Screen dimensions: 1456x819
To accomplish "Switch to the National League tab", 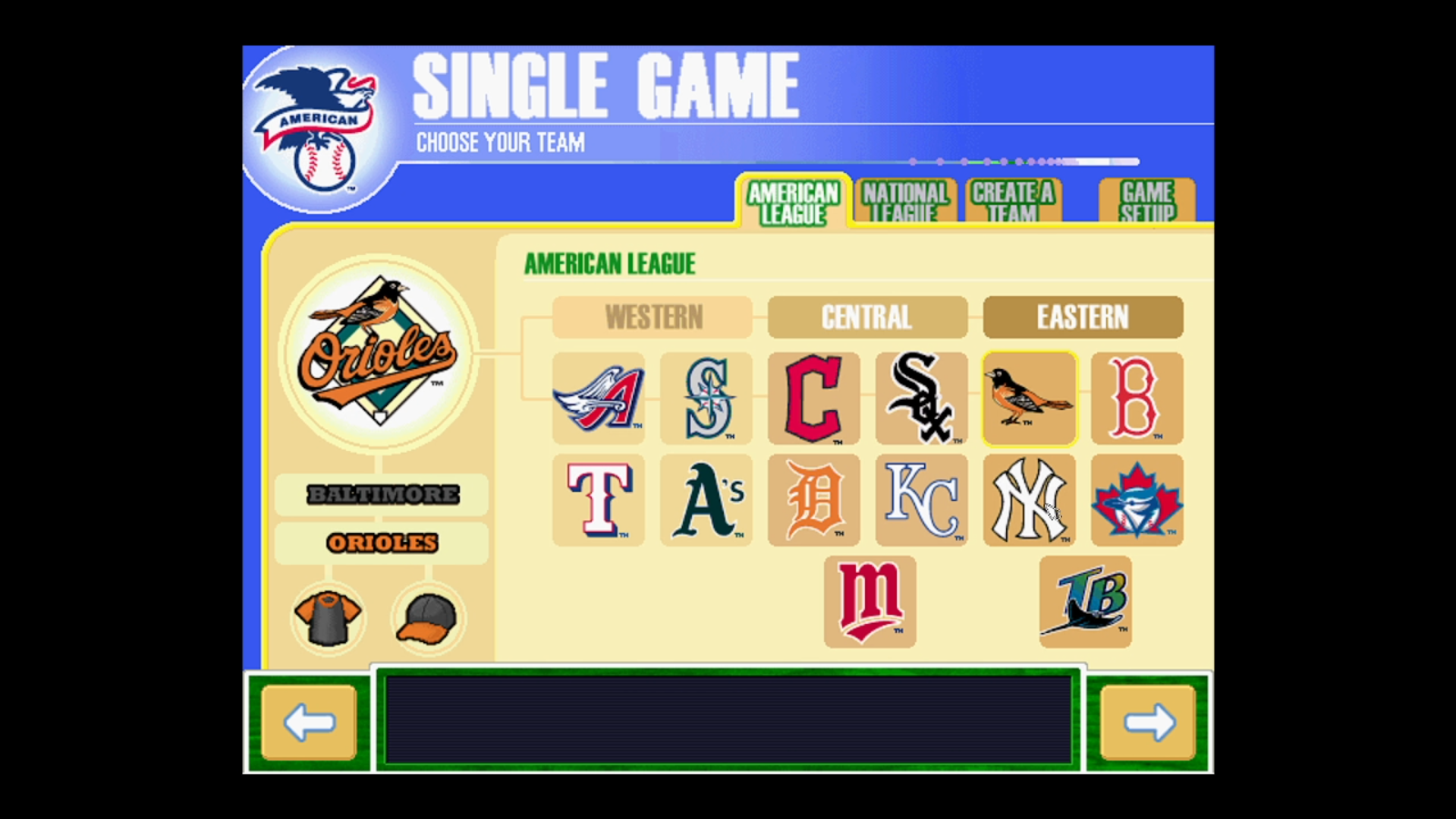I will coord(906,201).
